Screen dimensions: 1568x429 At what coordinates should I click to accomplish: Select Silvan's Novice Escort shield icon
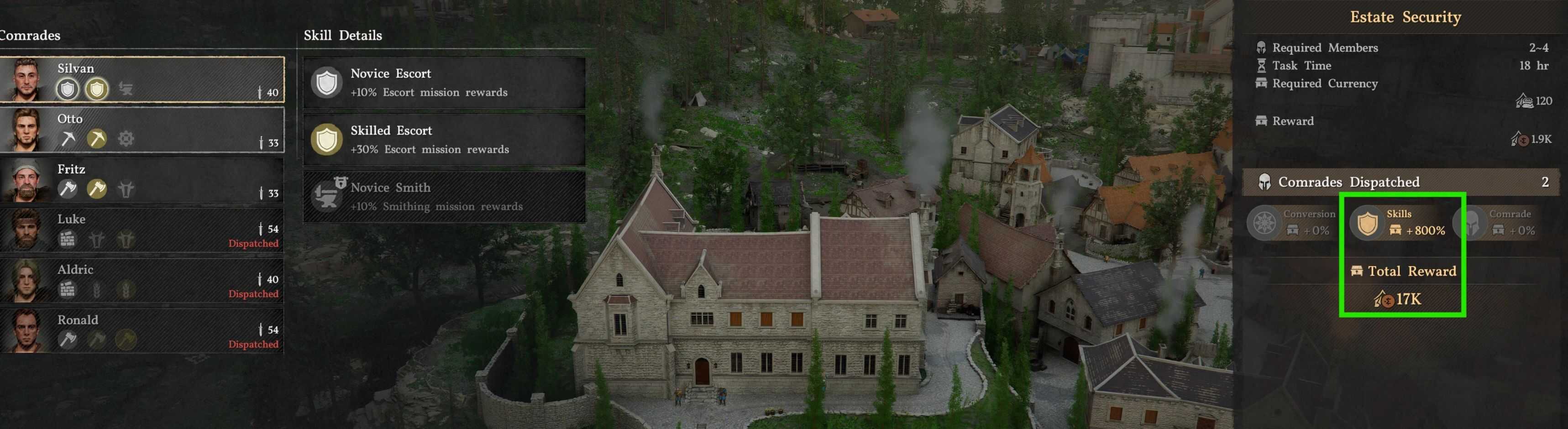coord(67,89)
